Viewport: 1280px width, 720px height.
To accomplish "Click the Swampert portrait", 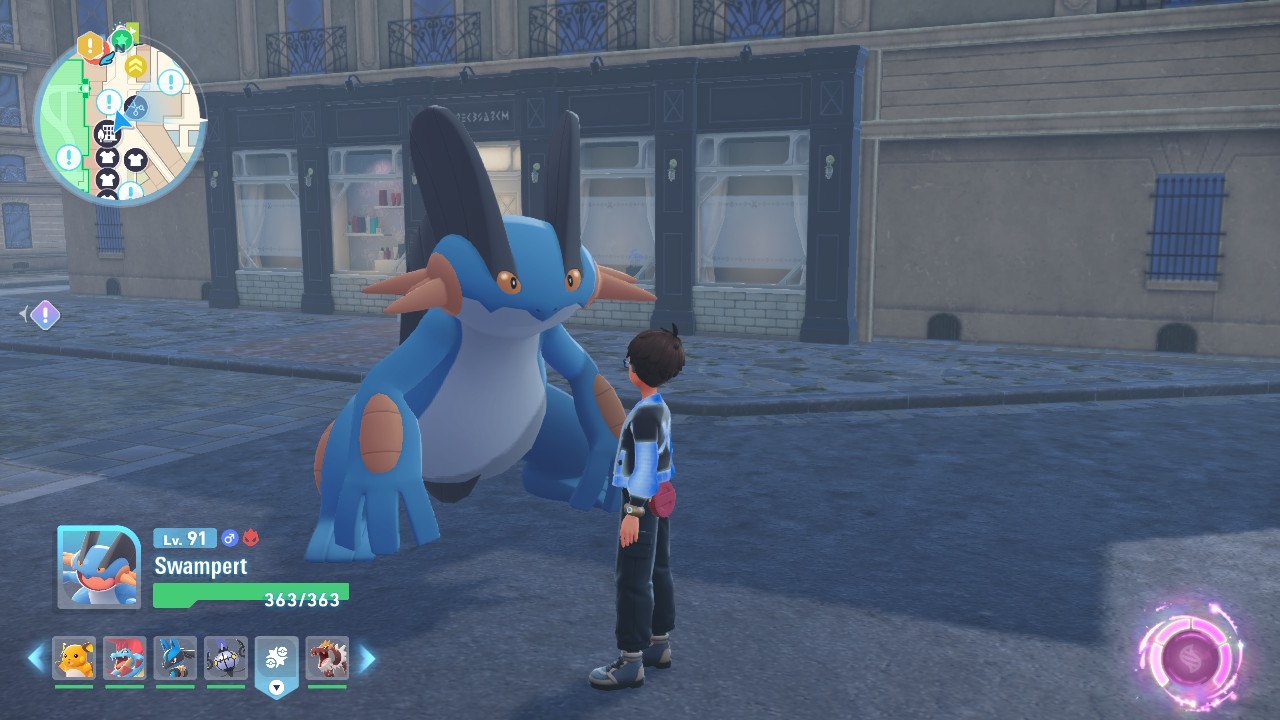I will 98,567.
